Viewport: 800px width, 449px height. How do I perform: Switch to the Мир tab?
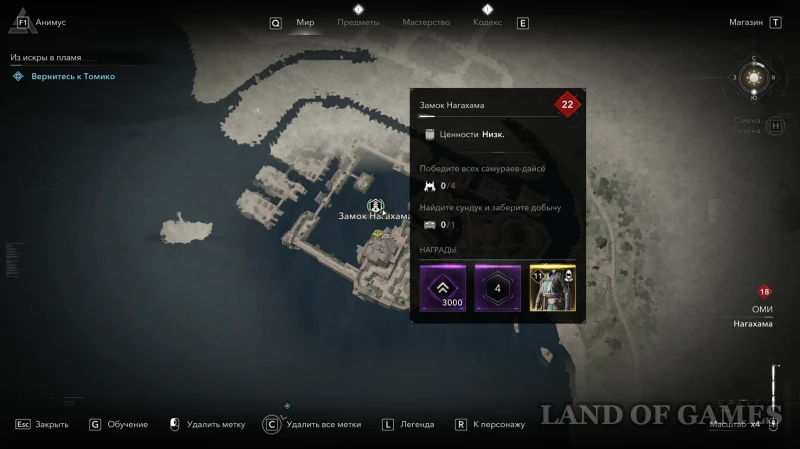tap(305, 22)
